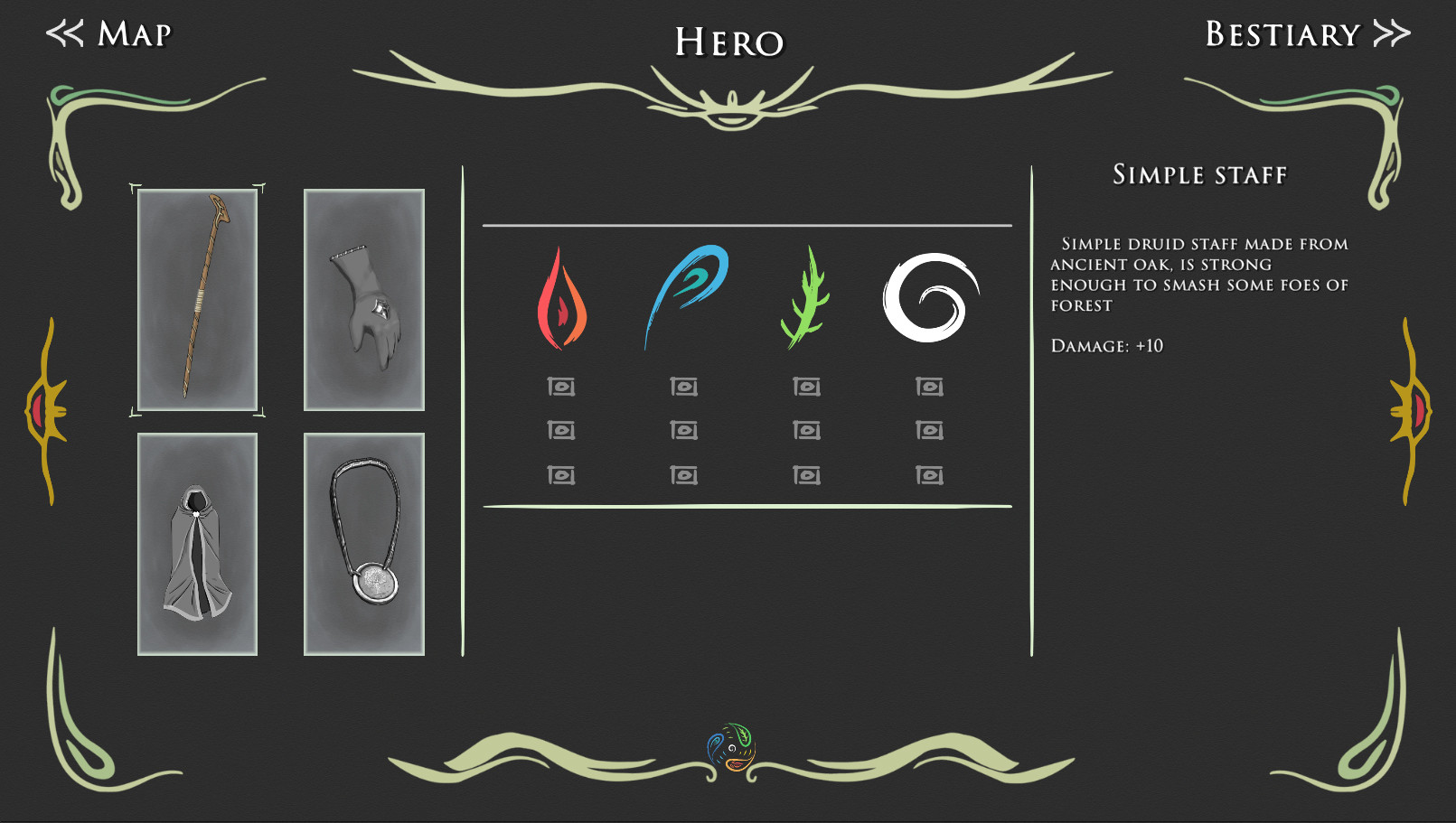The height and width of the screenshot is (823, 1456).
Task: Select the green nature leaf element
Action: click(807, 298)
